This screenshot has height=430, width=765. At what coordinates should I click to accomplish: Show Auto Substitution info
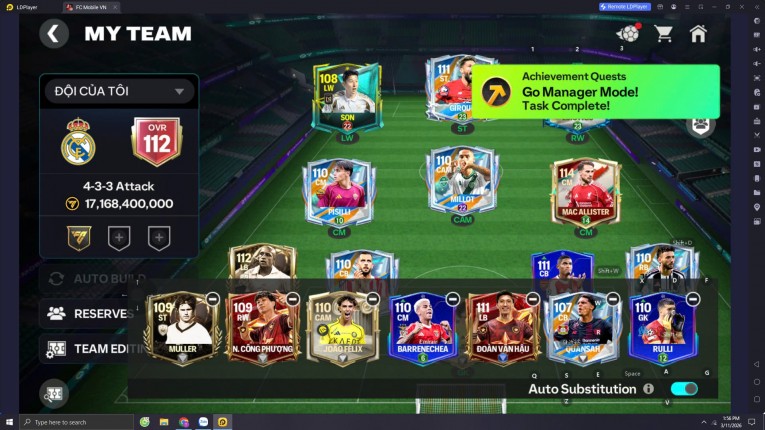coord(649,388)
